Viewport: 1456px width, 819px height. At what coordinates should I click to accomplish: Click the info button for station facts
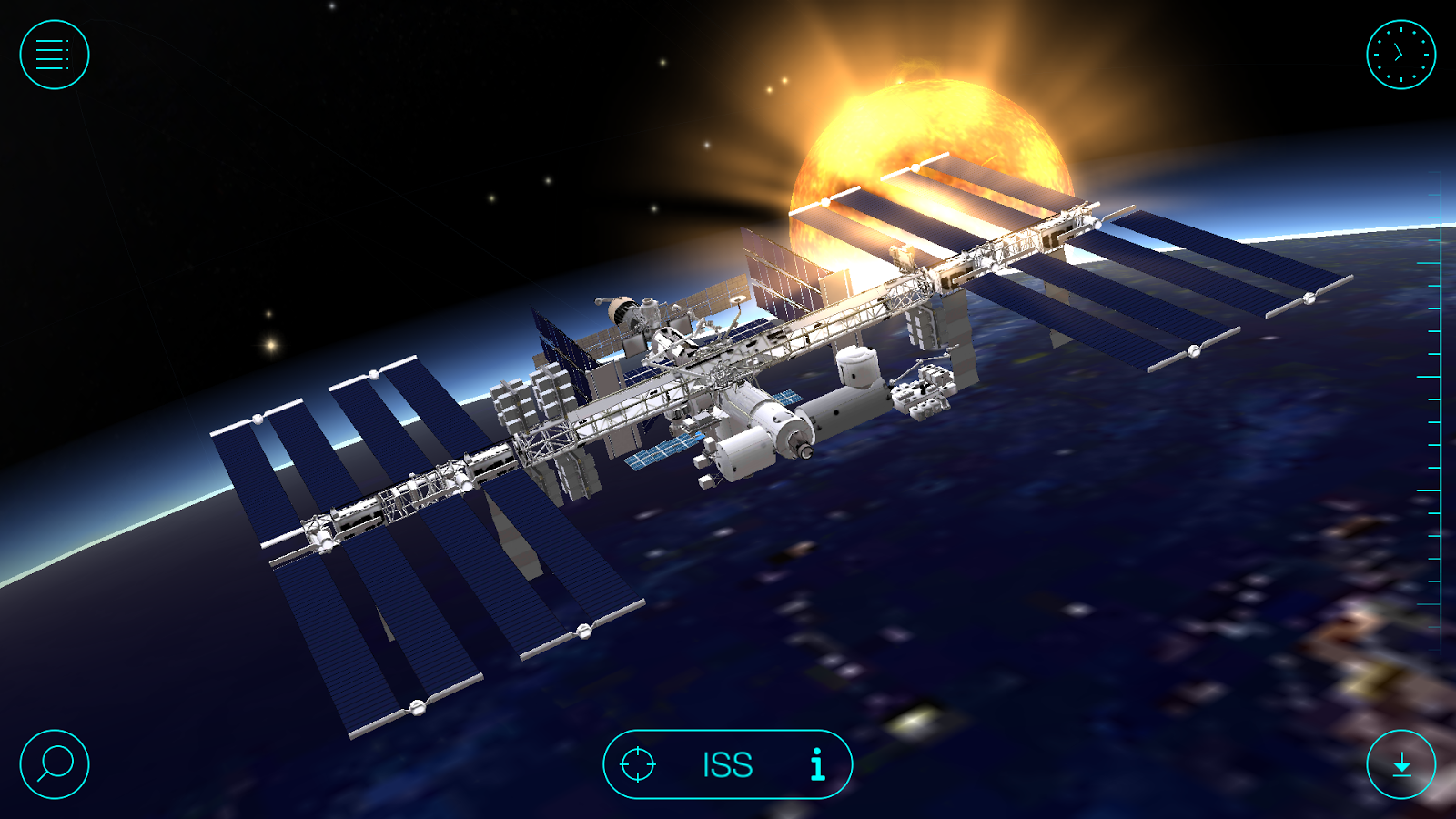pyautogui.click(x=816, y=764)
